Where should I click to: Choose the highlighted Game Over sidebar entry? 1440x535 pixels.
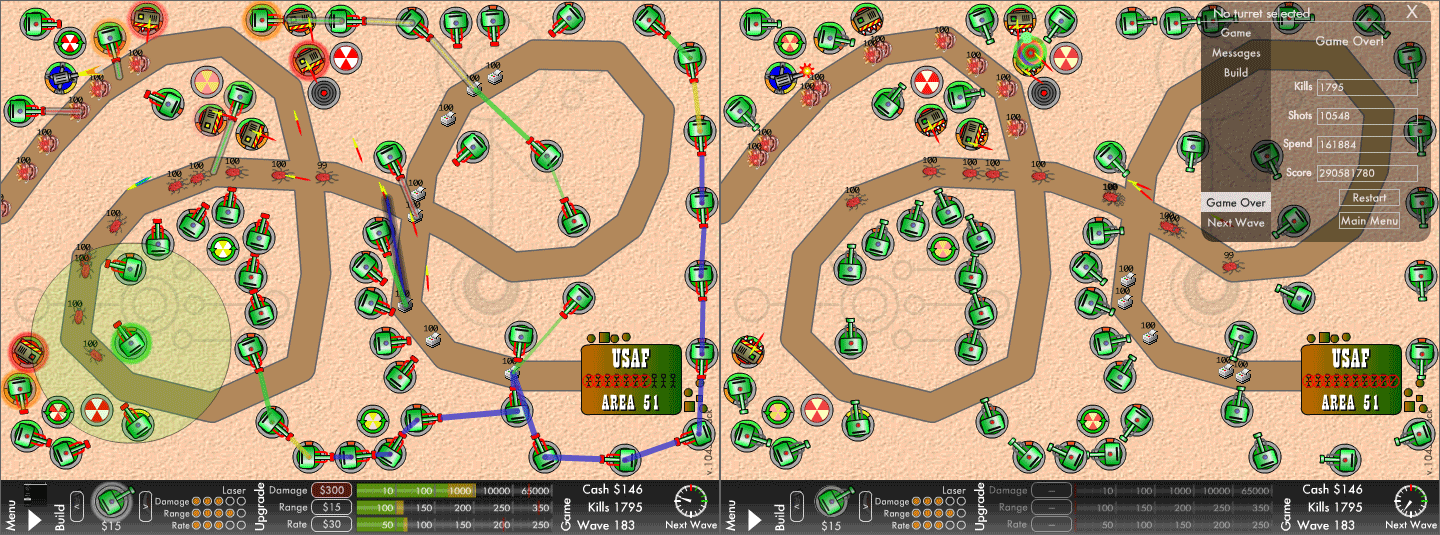click(x=1236, y=203)
